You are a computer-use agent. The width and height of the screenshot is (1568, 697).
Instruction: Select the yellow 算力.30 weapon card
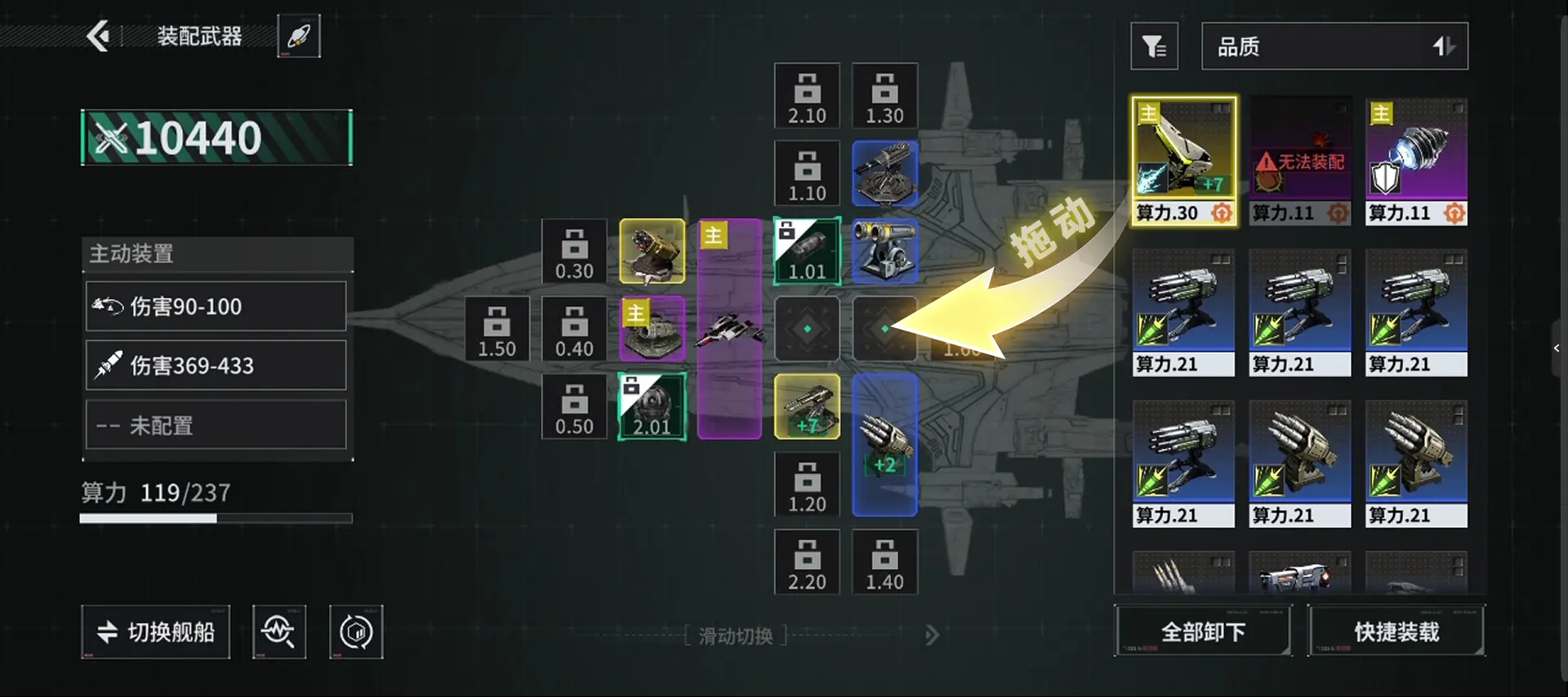coord(1183,161)
